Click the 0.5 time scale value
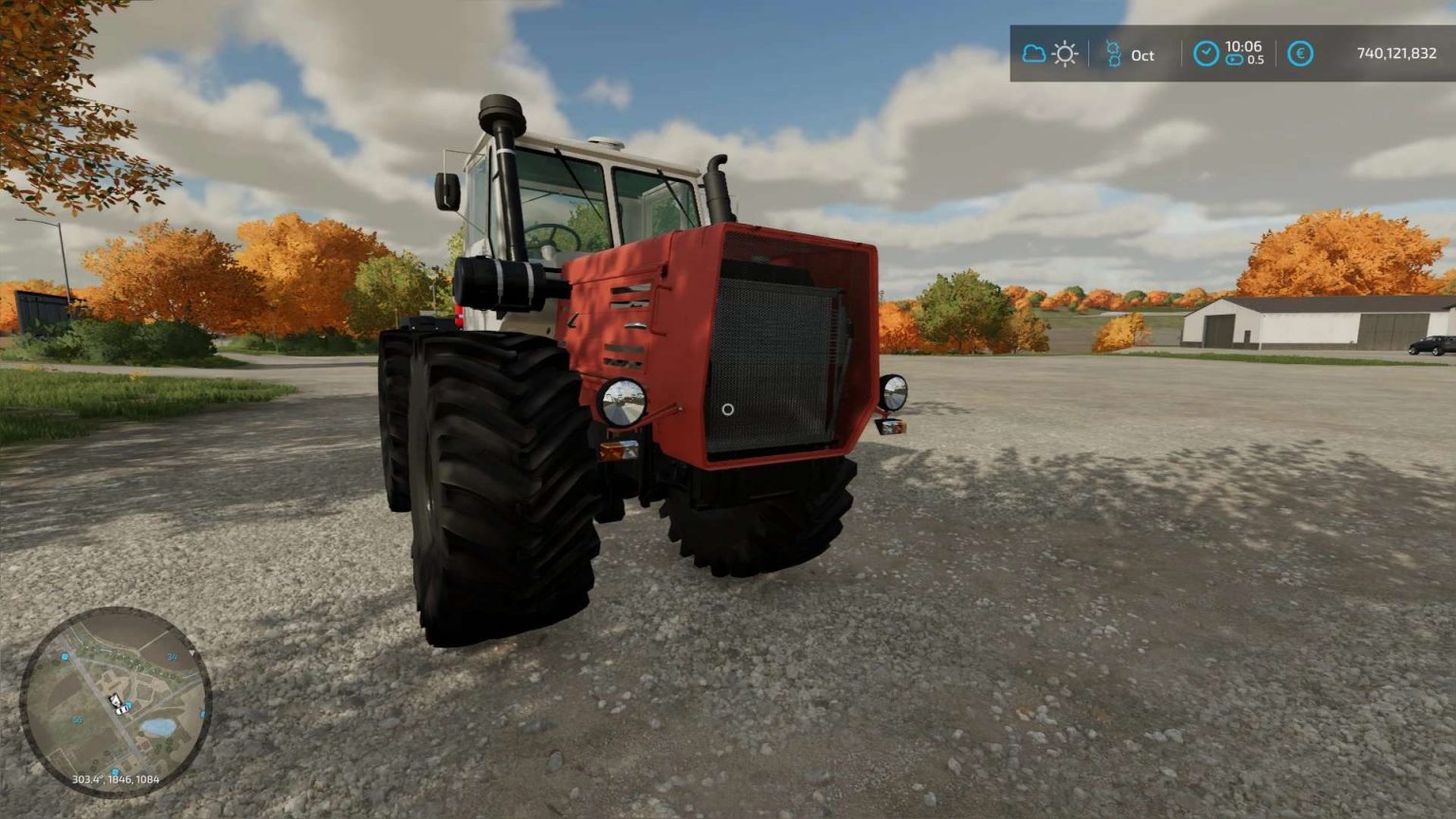1456x819 pixels. pyautogui.click(x=1254, y=60)
